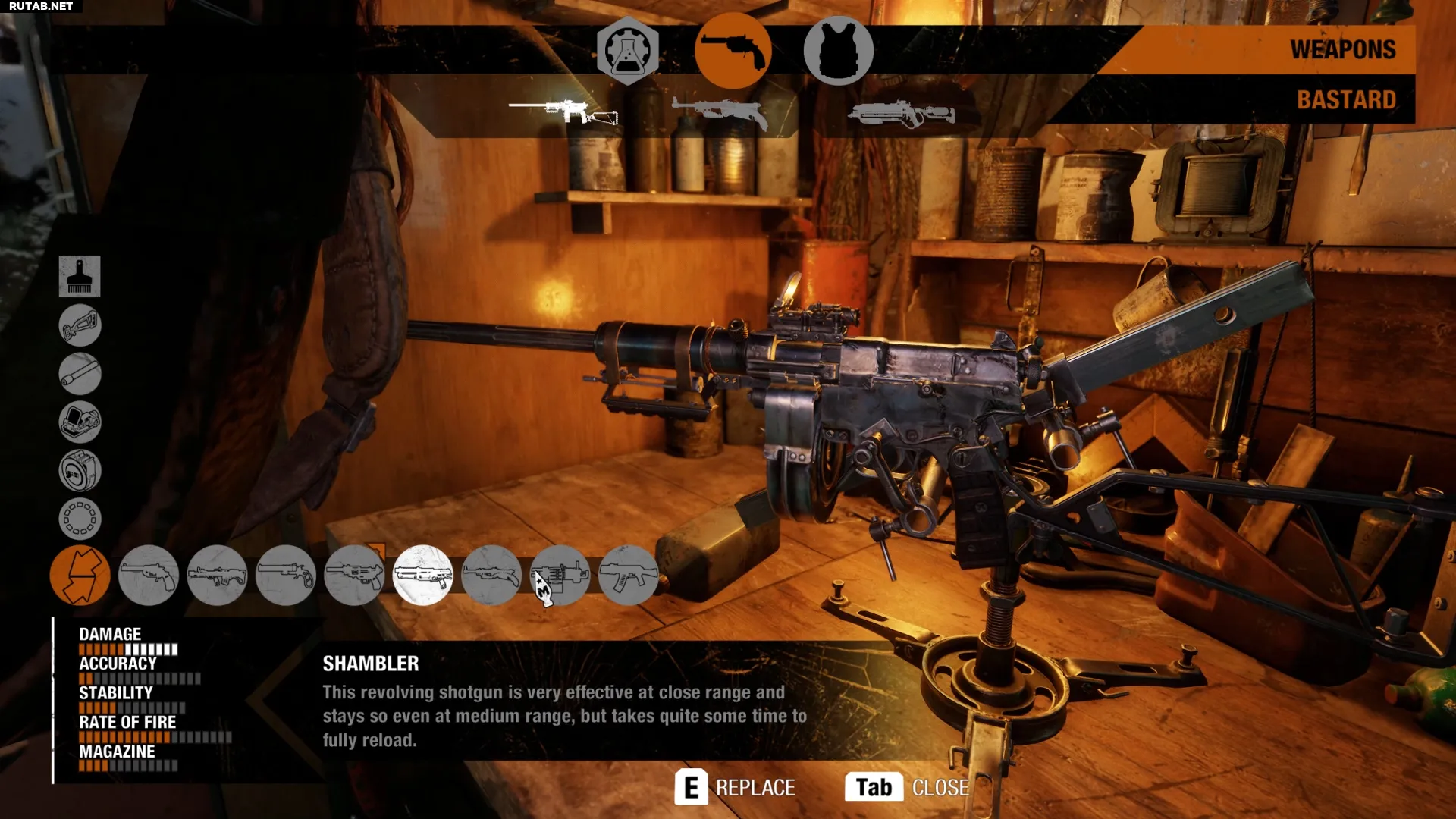Switch to the armor vest tab

[x=838, y=51]
